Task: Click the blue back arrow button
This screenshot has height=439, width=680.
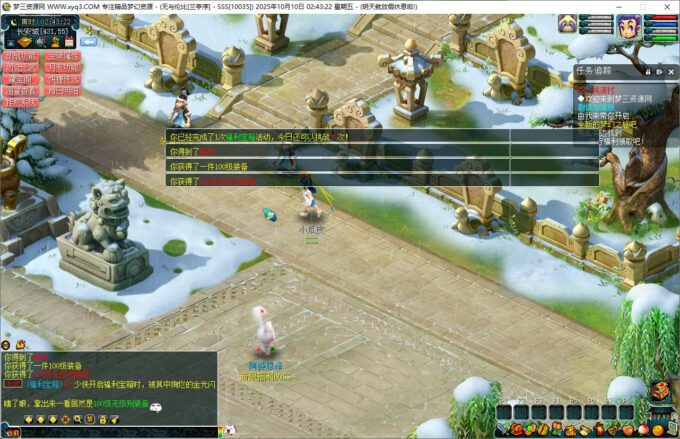Action: coord(89,42)
